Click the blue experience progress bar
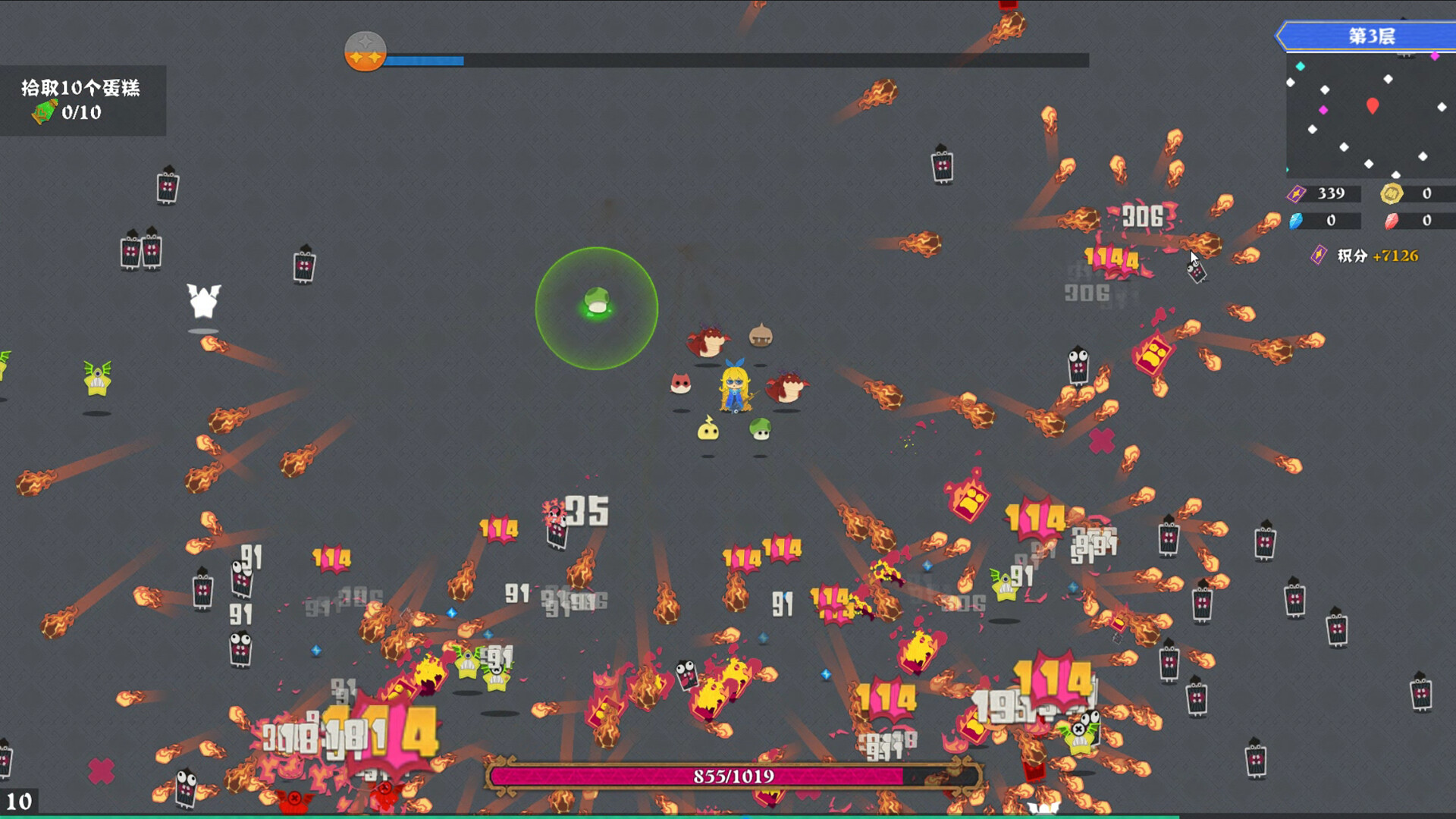The image size is (1456, 819). (x=425, y=58)
